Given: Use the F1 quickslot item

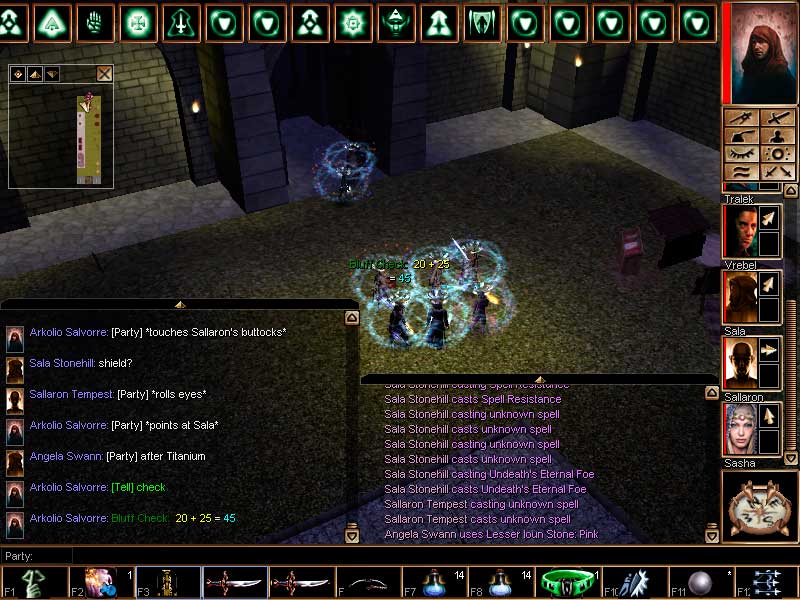Looking at the screenshot, I should (x=33, y=582).
